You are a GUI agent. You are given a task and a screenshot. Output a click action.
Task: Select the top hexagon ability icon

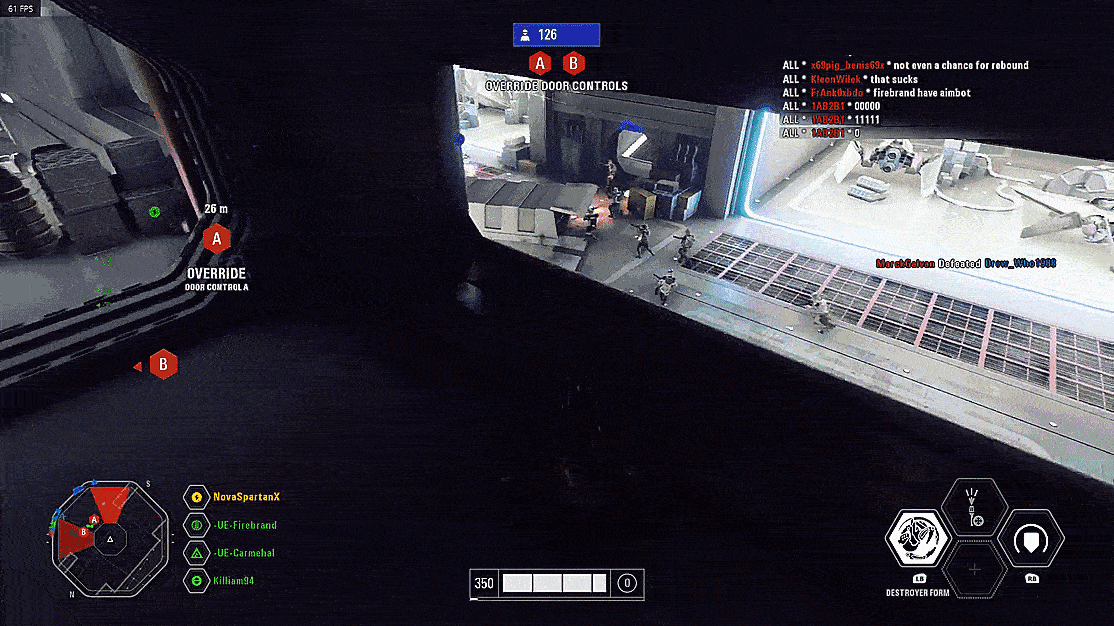pyautogui.click(x=975, y=506)
